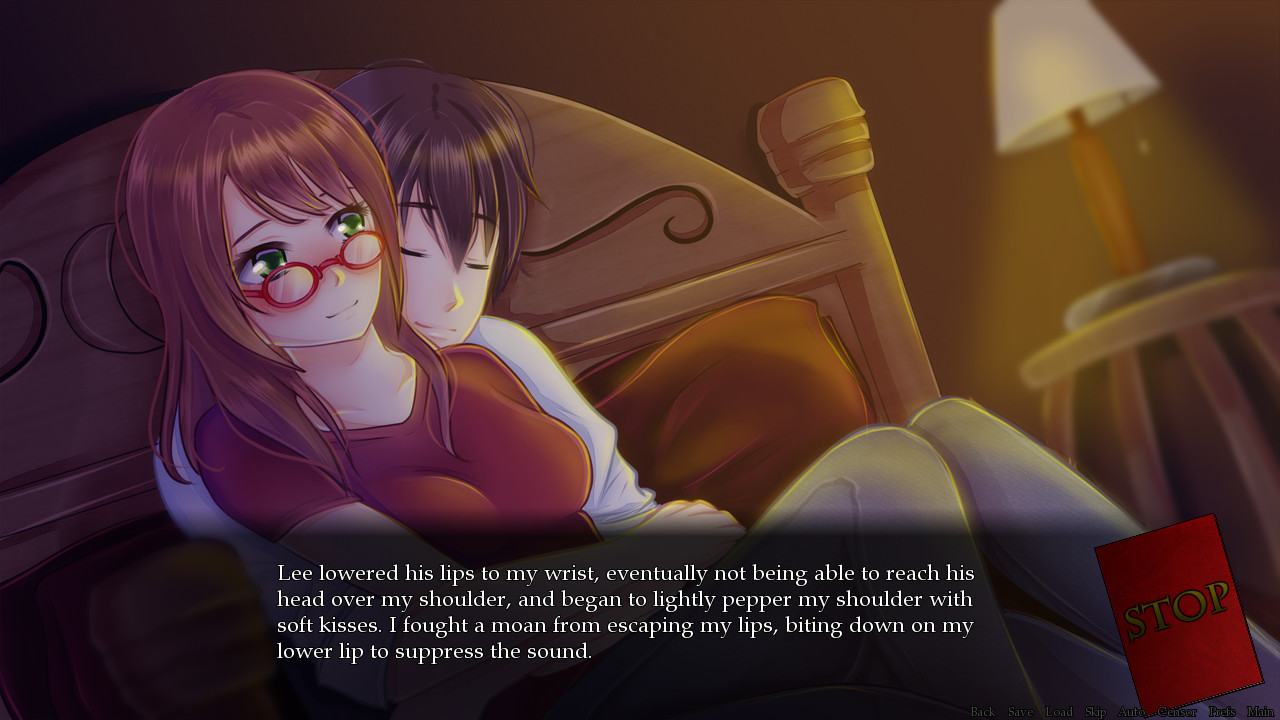Click Censor to filter content
The height and width of the screenshot is (720, 1280).
pos(1177,712)
